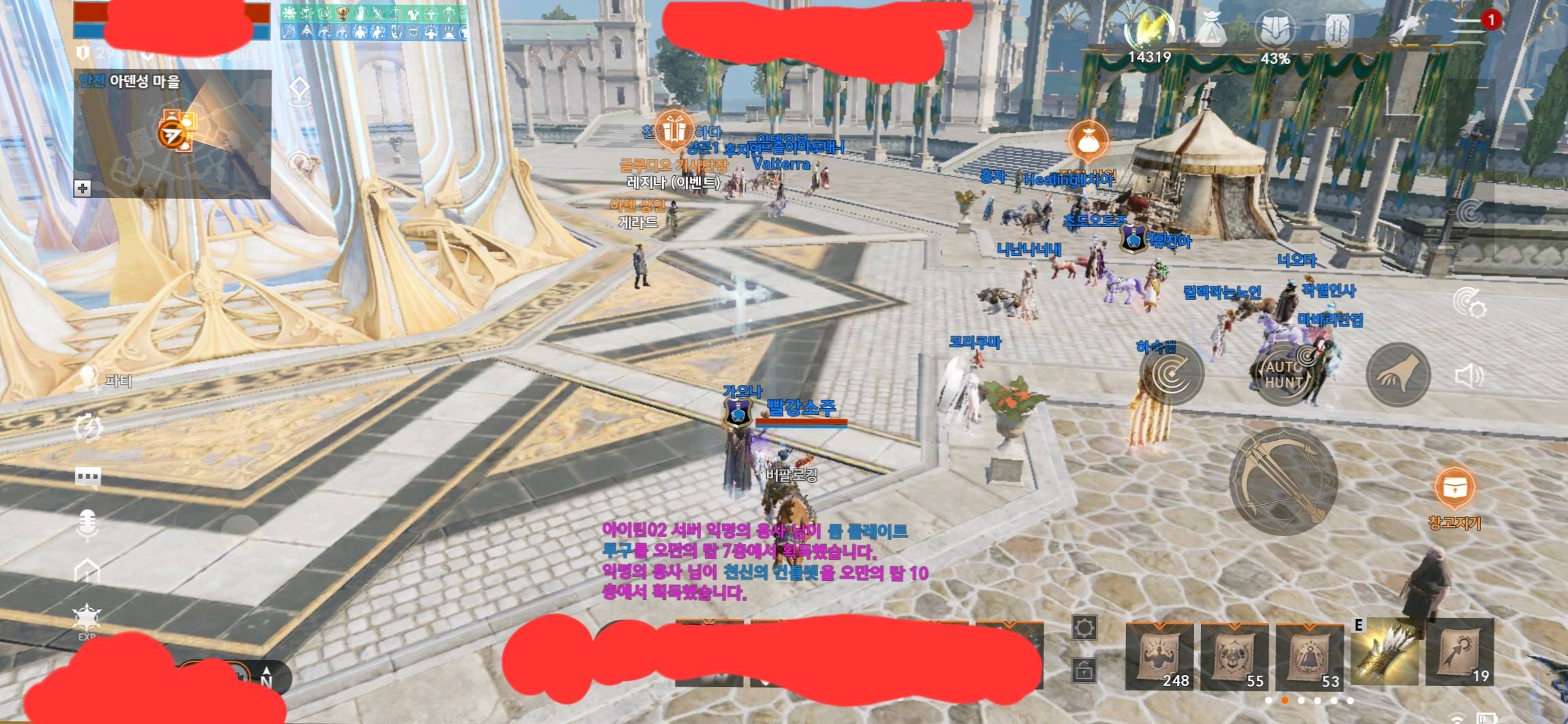Open the diamond currency icon showing 14319

point(1150,26)
